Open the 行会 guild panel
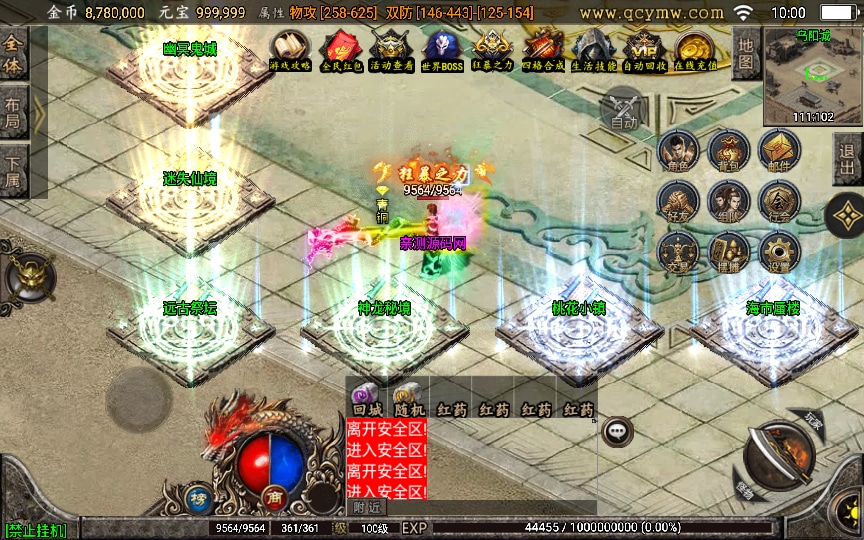864x540 pixels. point(779,201)
